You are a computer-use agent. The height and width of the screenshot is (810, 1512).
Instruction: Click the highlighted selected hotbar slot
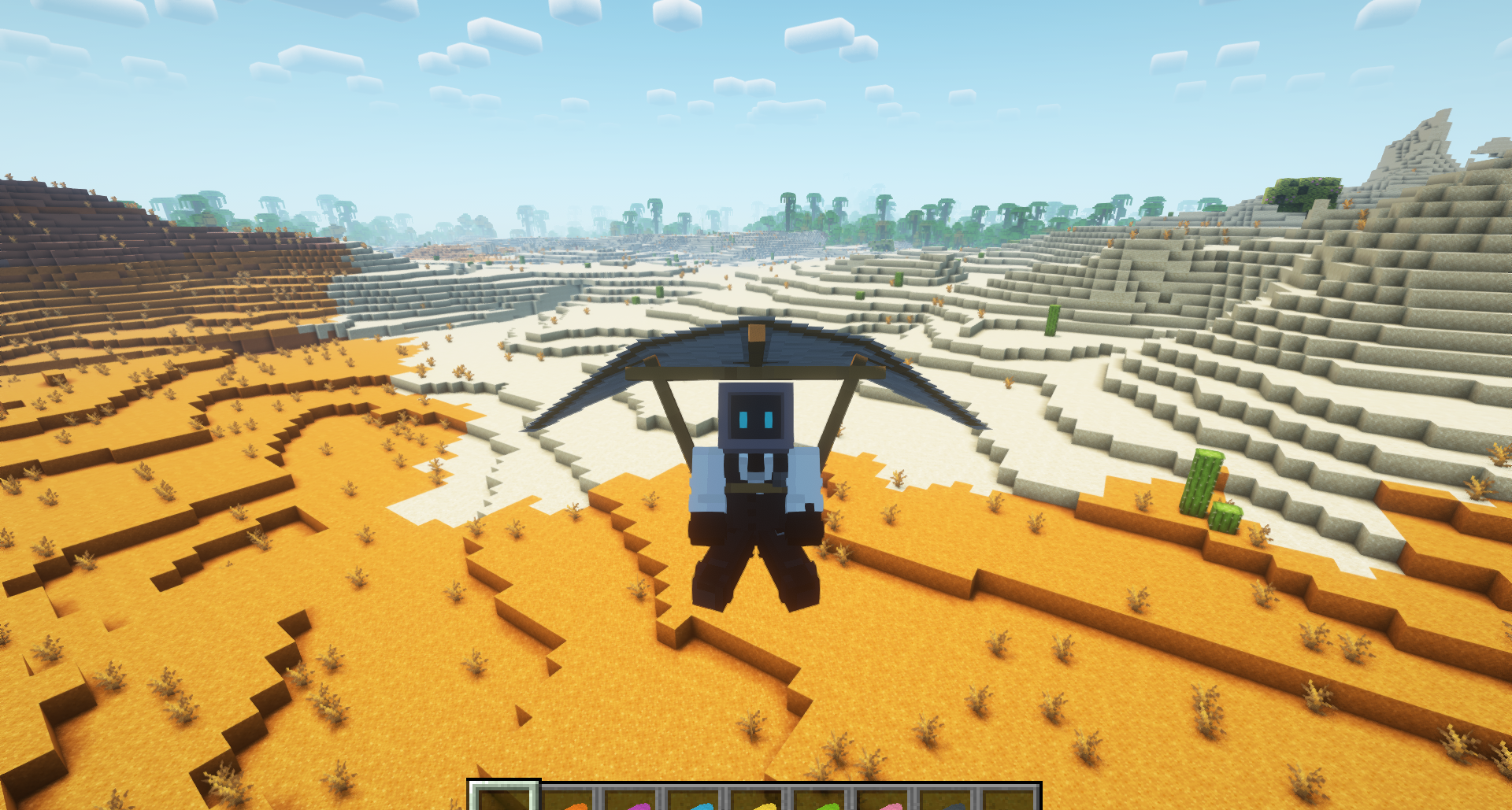[504, 798]
